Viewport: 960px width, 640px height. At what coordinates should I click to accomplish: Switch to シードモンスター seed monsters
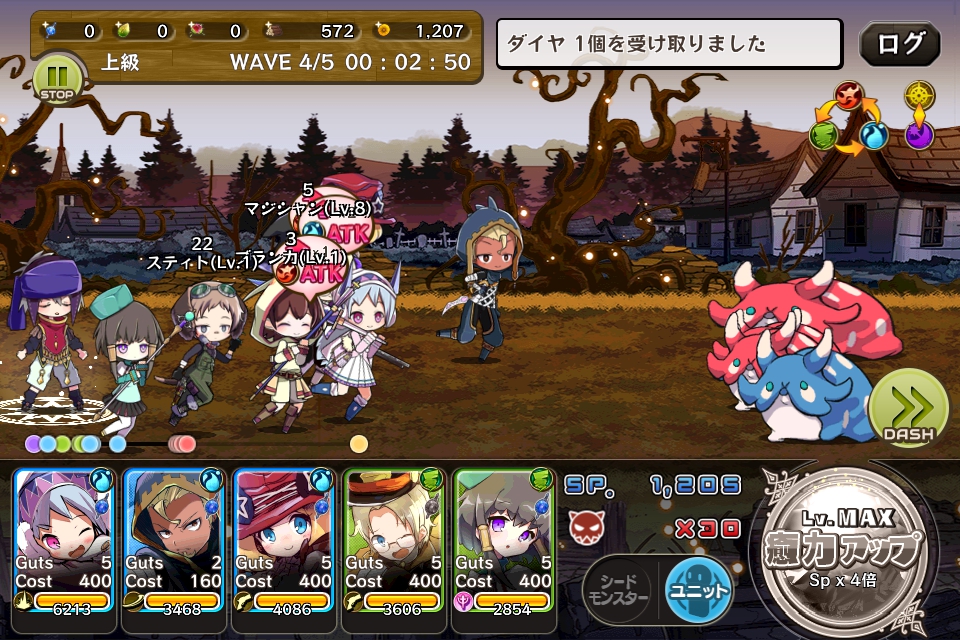[617, 590]
